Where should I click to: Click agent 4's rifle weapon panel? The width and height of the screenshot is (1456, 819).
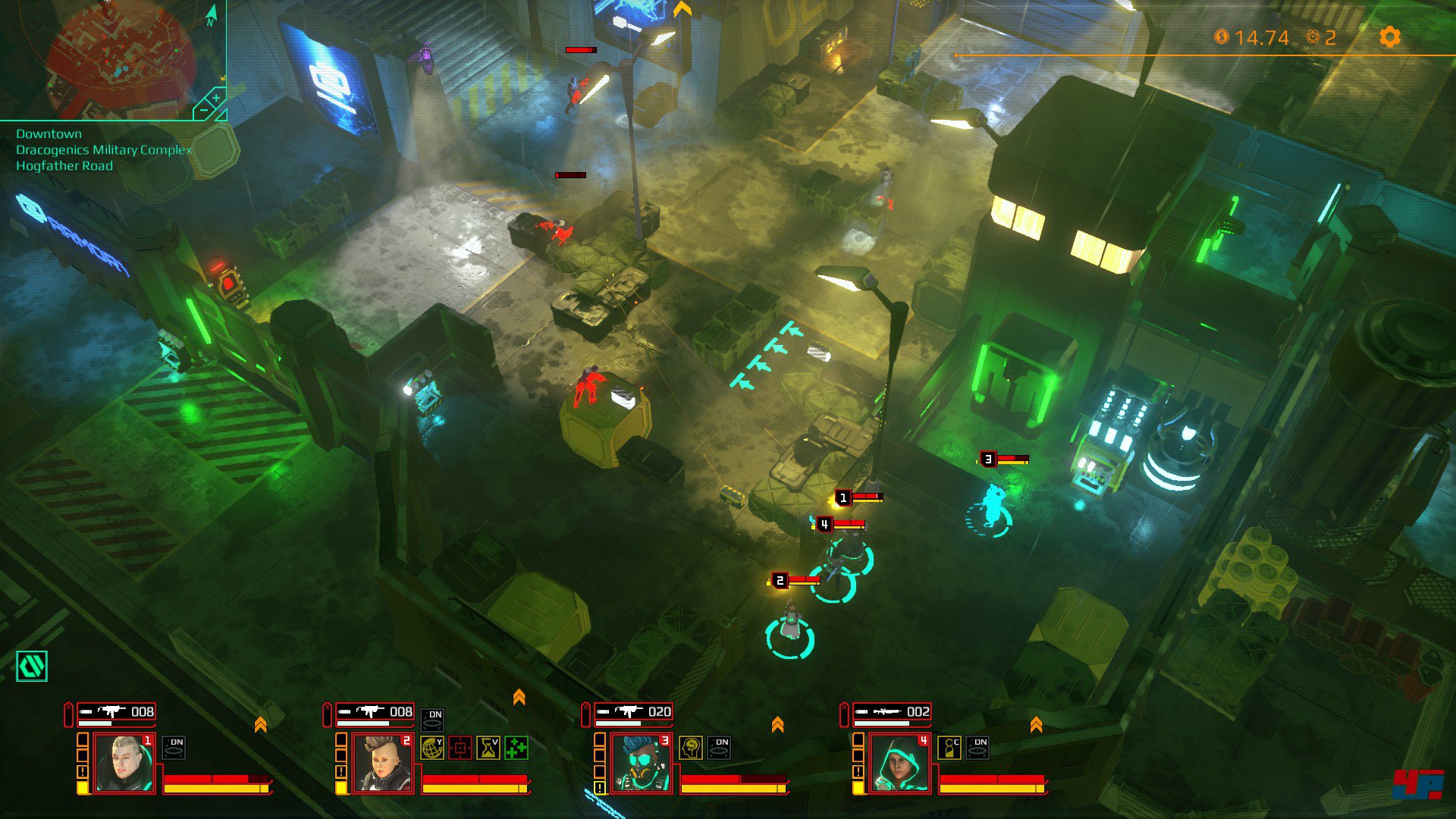[x=893, y=712]
